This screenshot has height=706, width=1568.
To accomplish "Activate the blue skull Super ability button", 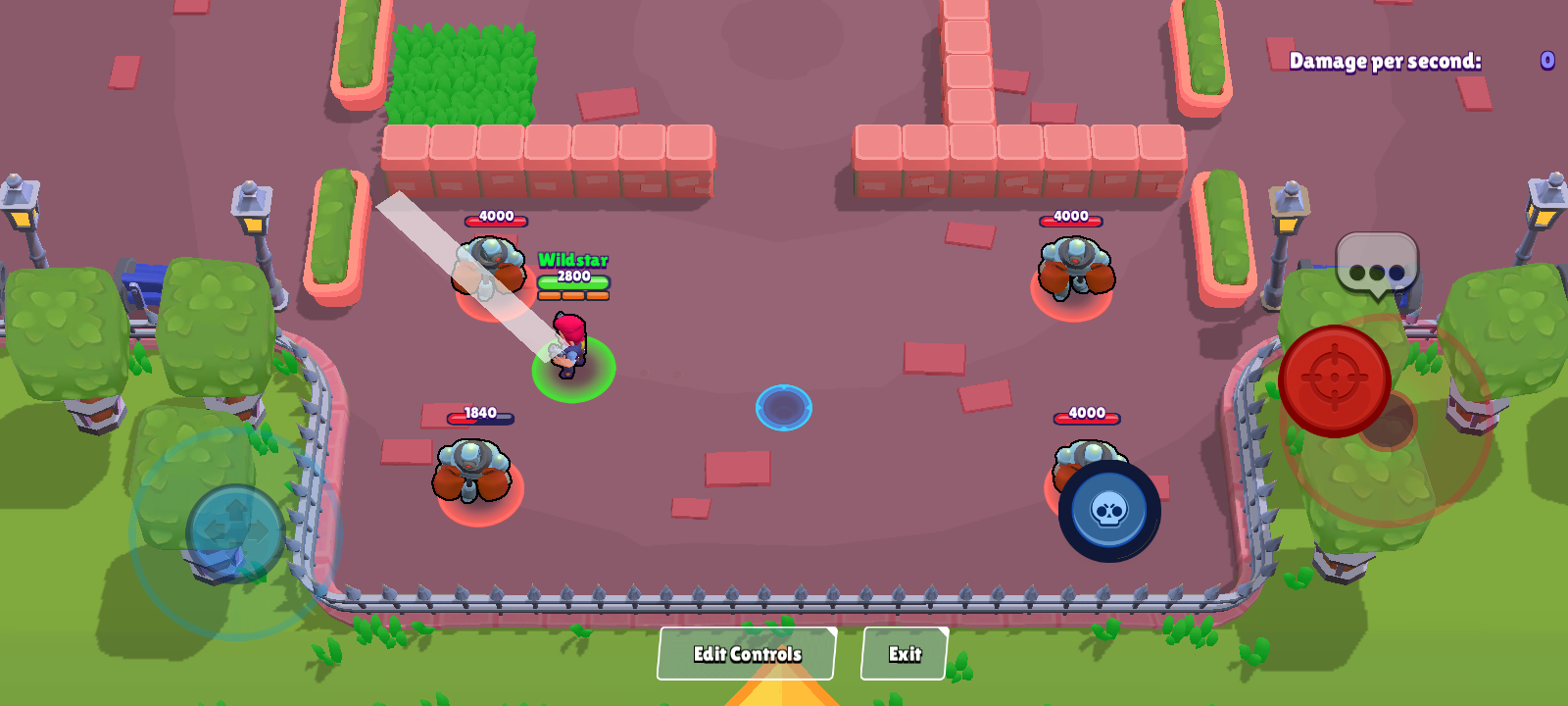I will pyautogui.click(x=1108, y=511).
